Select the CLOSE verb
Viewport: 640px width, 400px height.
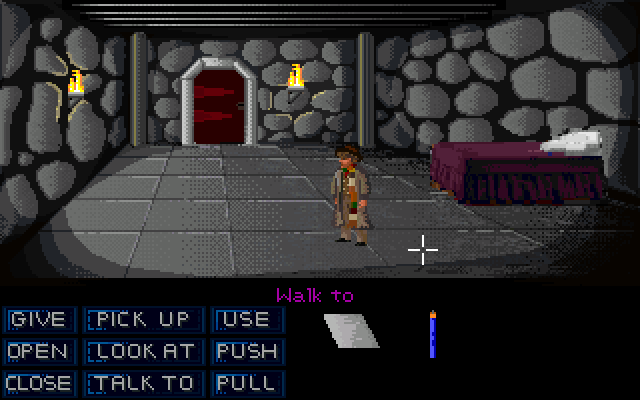(38, 383)
